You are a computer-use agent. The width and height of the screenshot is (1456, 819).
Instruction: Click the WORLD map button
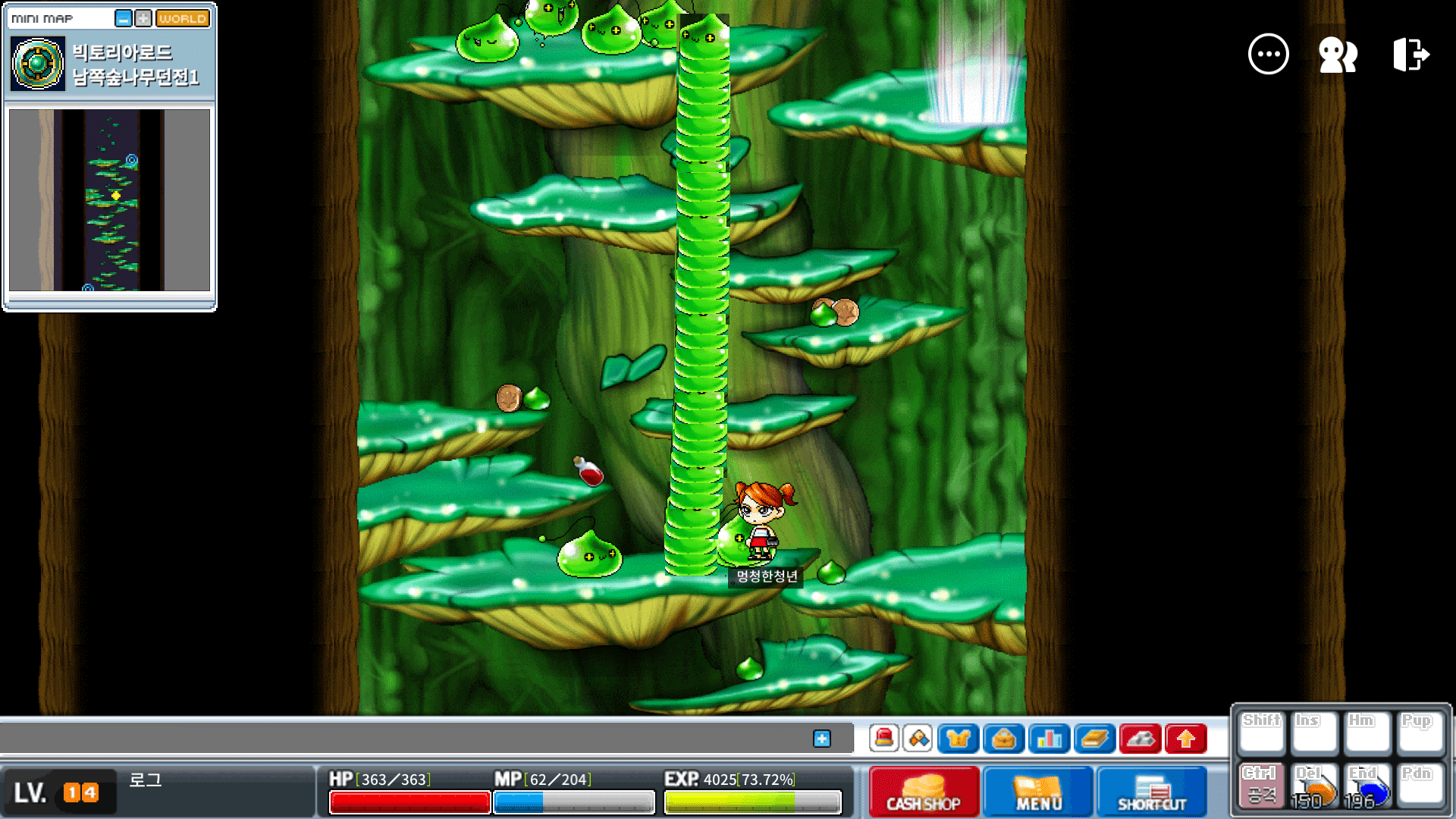(183, 18)
